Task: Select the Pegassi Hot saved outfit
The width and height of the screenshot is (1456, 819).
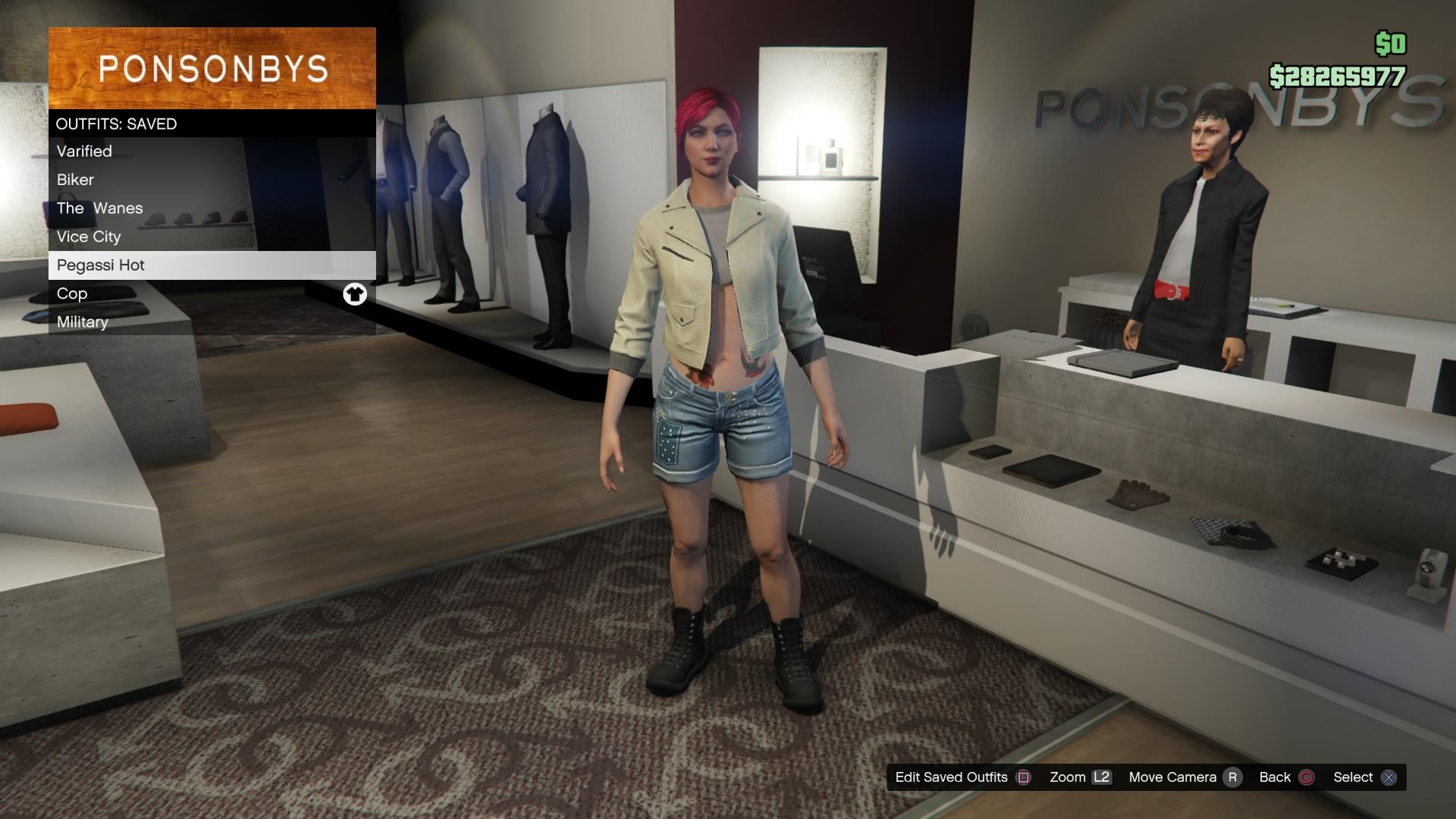Action: [x=101, y=265]
